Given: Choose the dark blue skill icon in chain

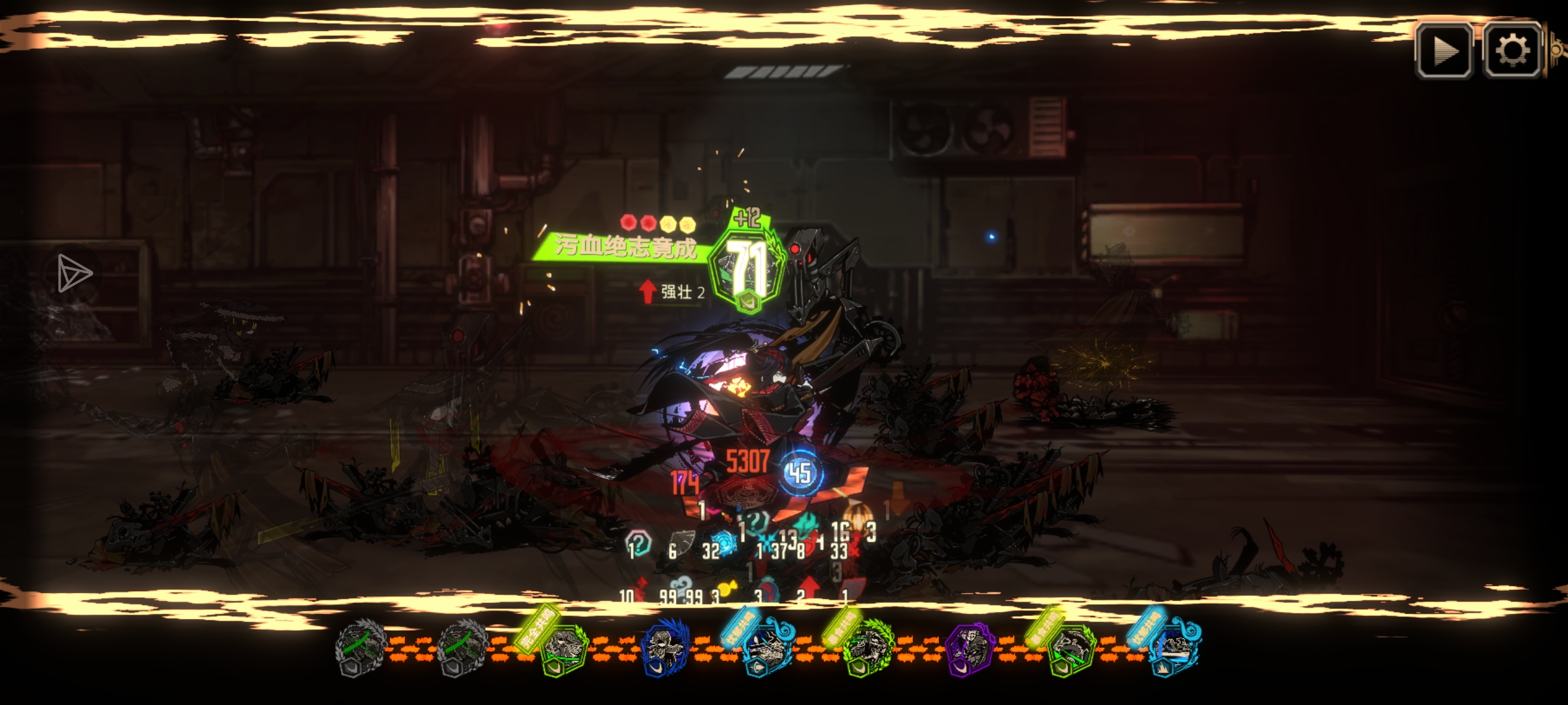Looking at the screenshot, I should 664,648.
